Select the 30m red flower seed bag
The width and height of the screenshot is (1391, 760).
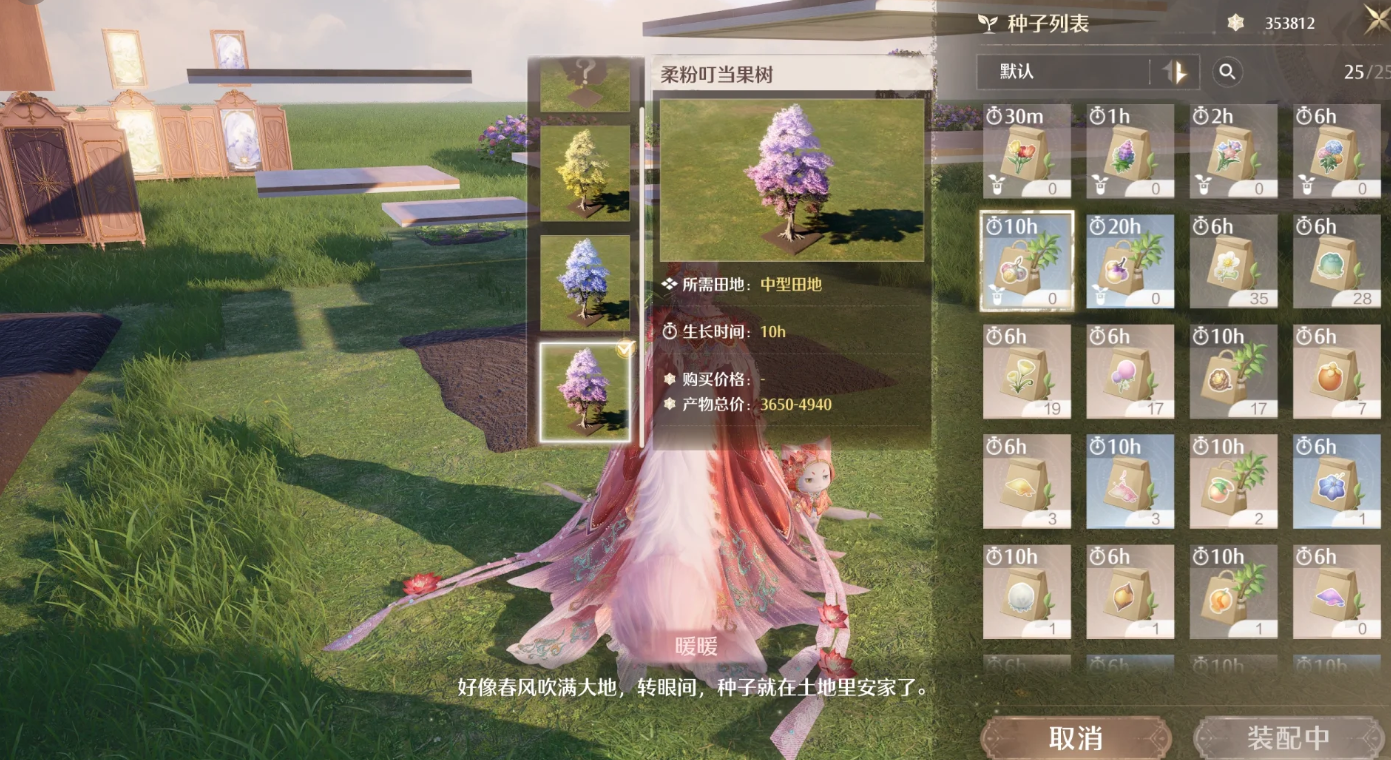coord(1027,152)
